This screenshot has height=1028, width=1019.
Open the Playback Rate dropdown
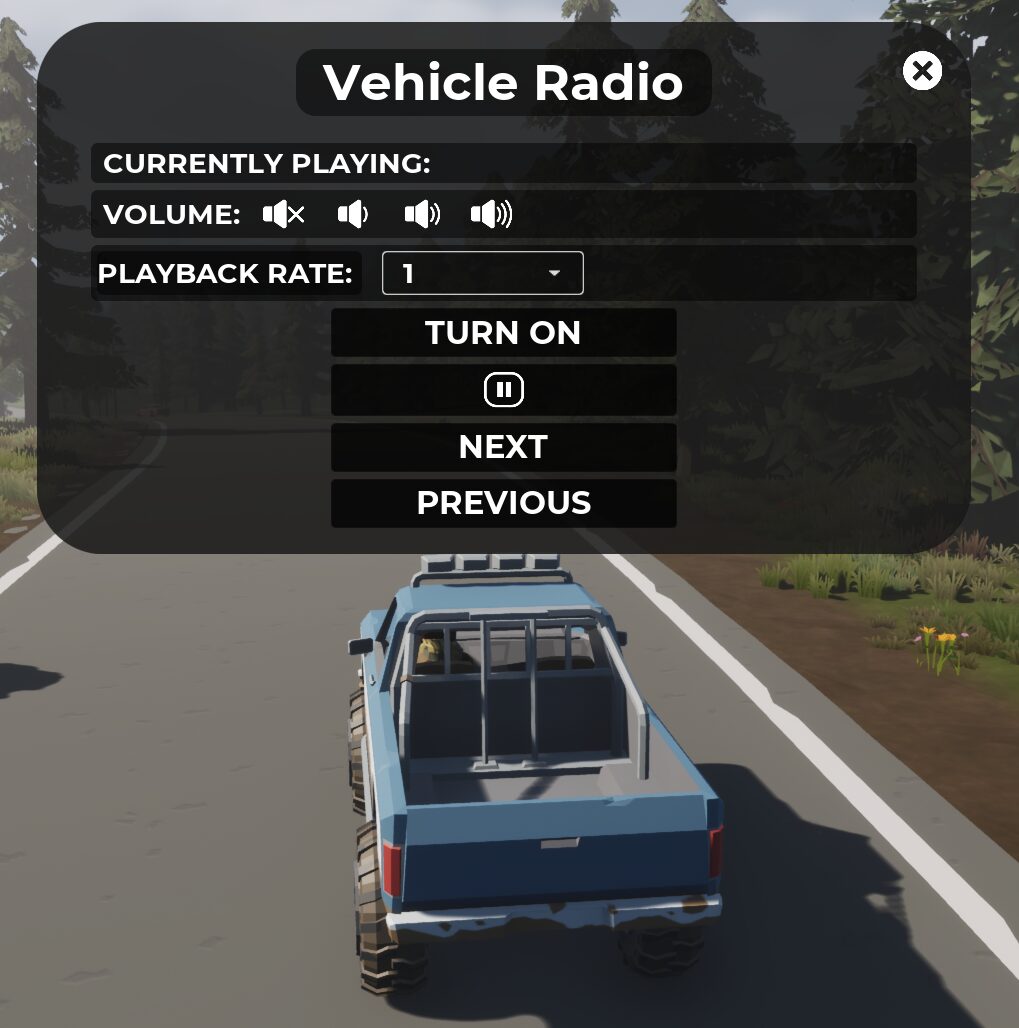[x=482, y=274]
